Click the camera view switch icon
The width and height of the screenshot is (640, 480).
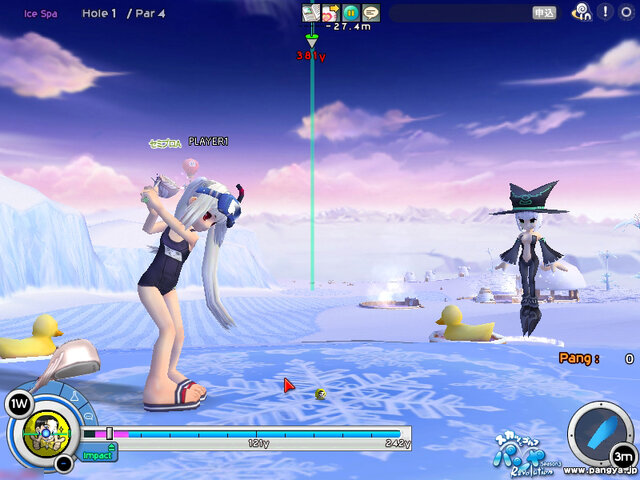pos(330,12)
